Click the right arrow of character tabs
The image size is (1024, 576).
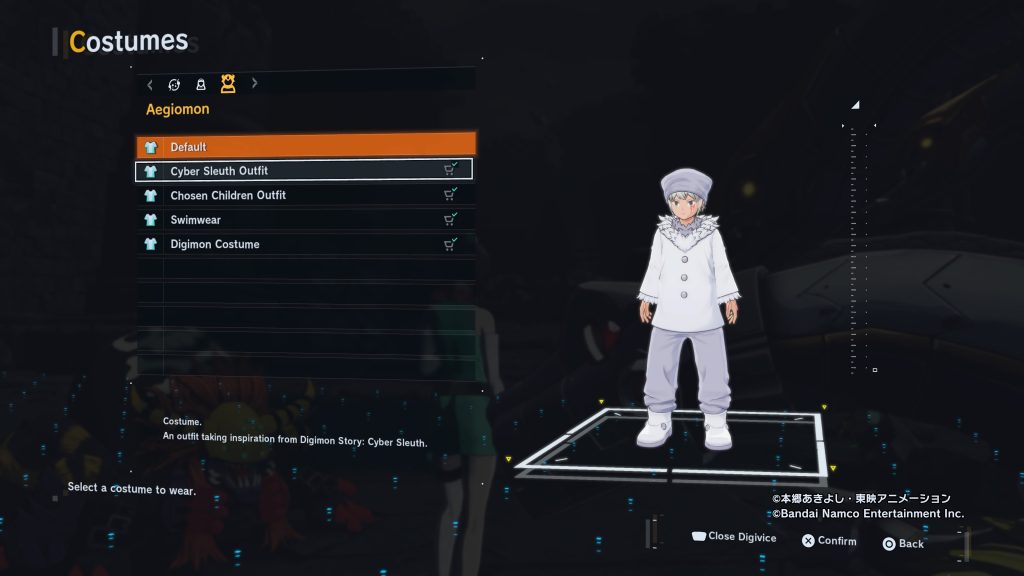tap(254, 84)
